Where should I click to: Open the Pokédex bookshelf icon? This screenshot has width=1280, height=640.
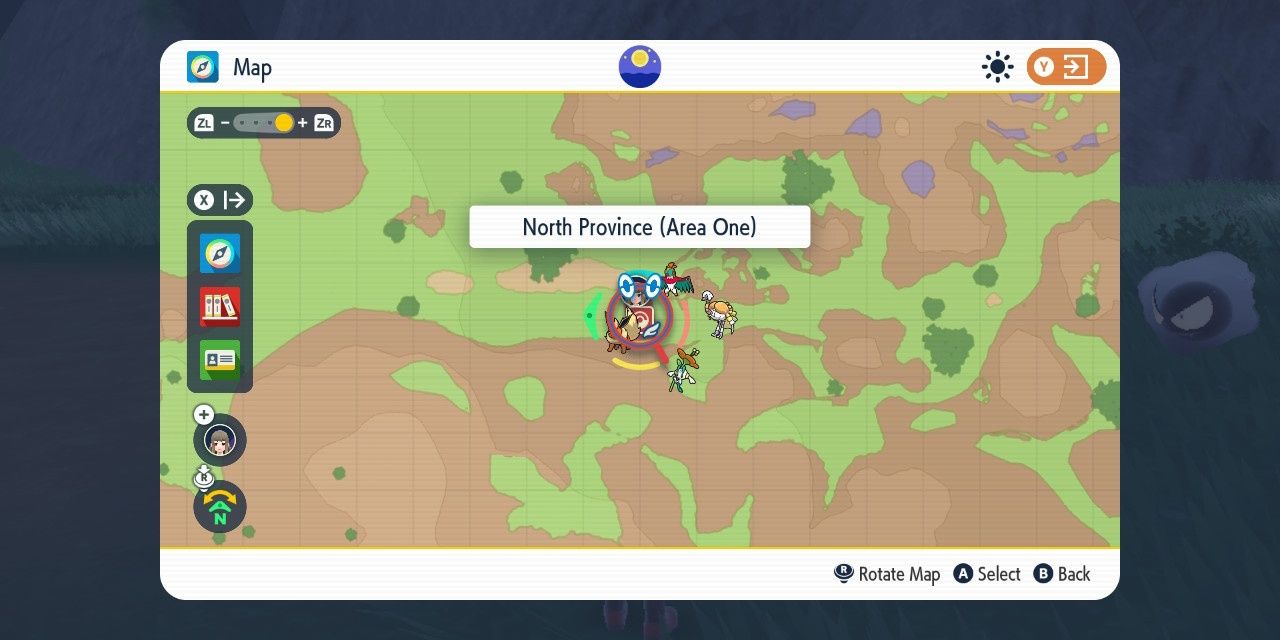click(220, 307)
